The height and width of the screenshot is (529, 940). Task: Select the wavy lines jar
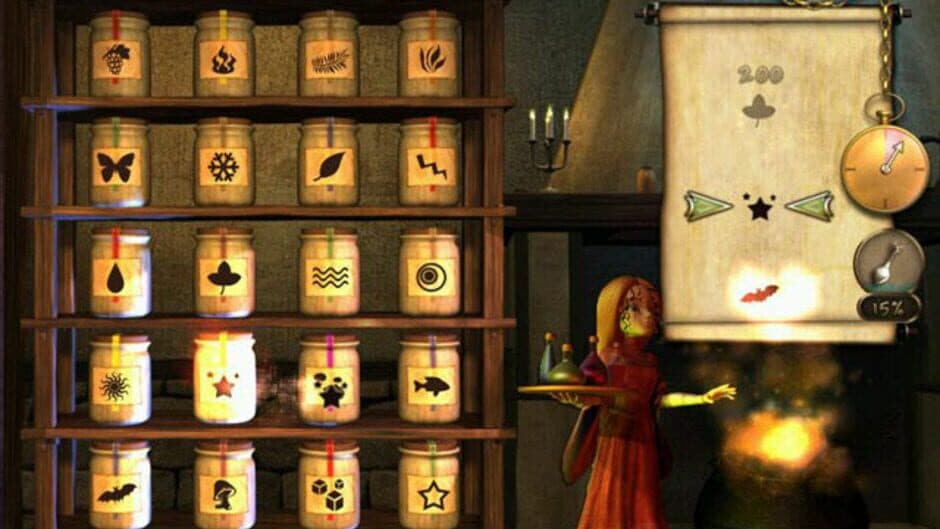tap(328, 277)
